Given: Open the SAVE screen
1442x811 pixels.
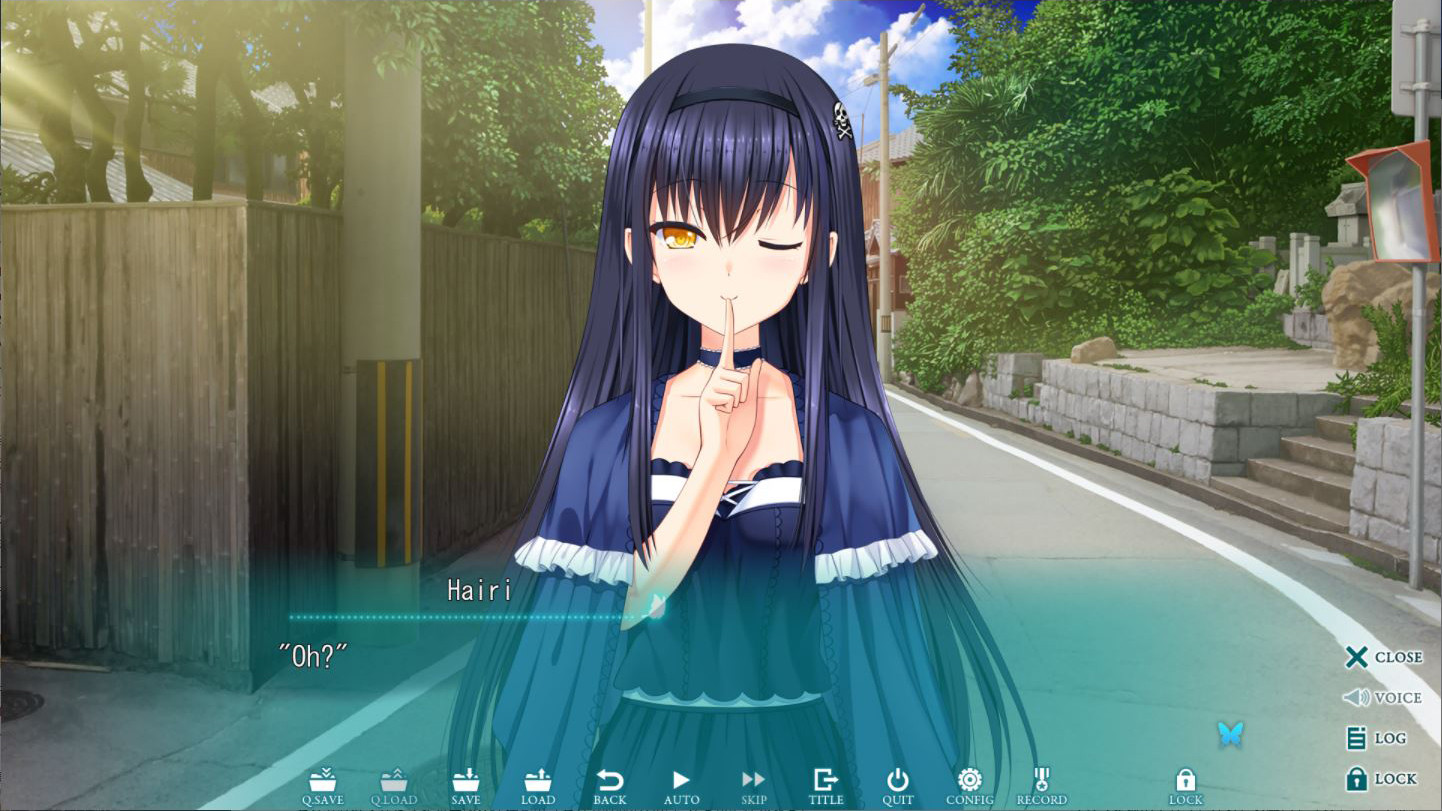Looking at the screenshot, I should tap(466, 785).
